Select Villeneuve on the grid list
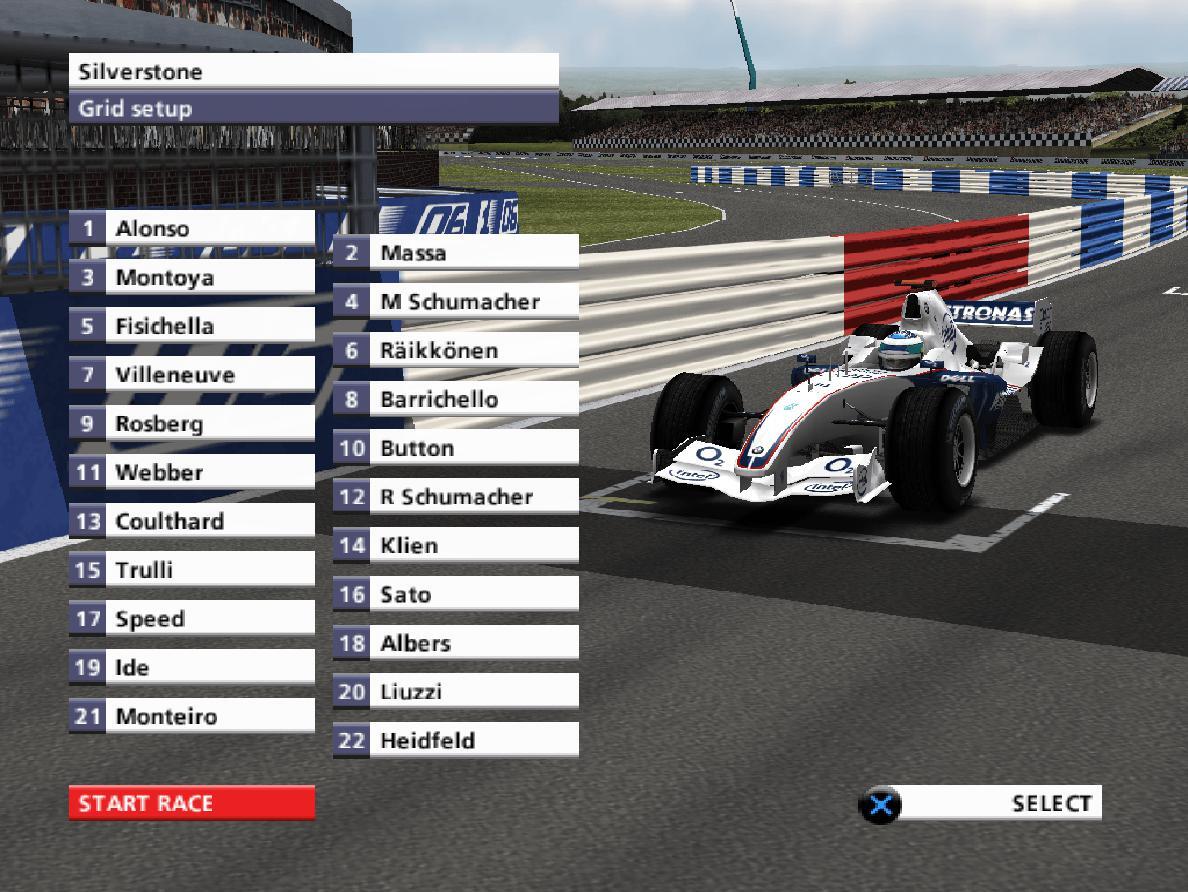 pos(191,375)
